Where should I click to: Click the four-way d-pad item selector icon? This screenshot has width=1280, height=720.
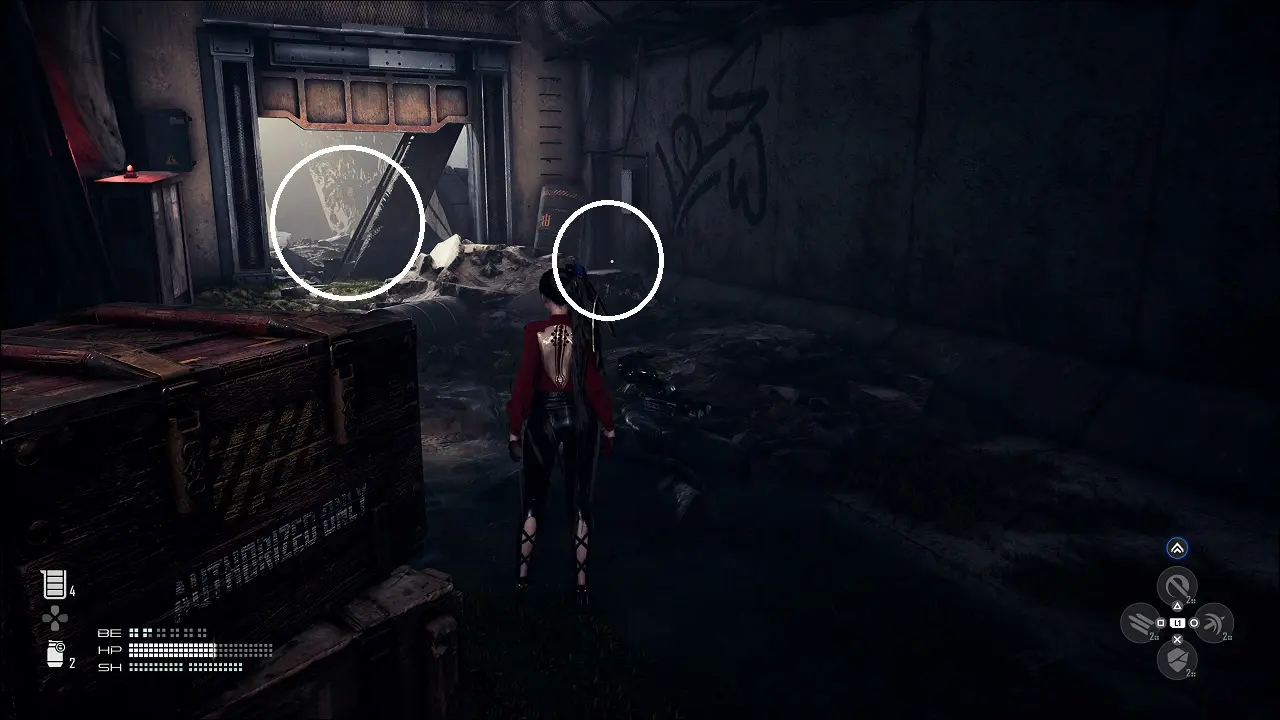coord(54,620)
